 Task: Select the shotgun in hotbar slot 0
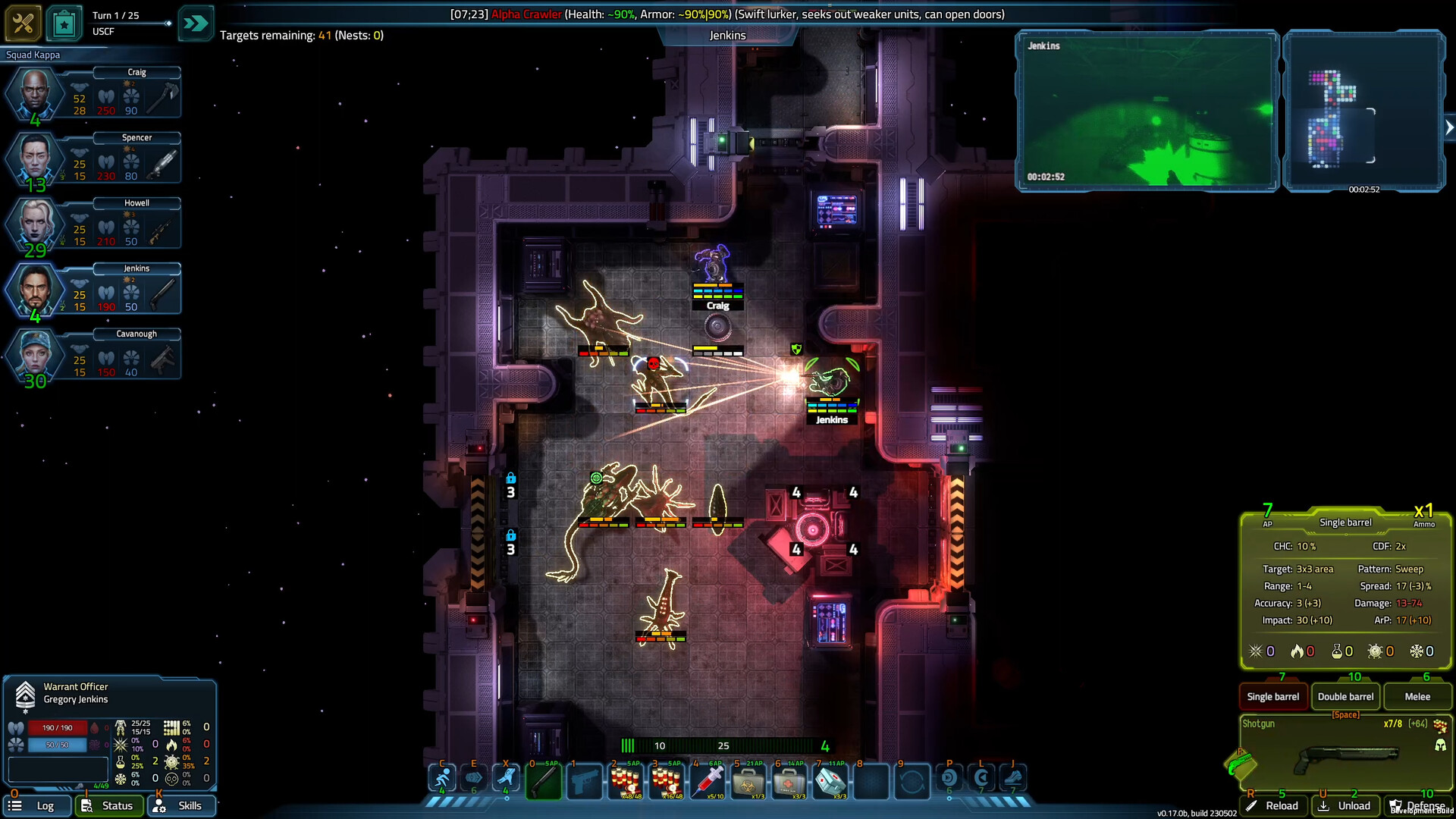click(x=544, y=781)
